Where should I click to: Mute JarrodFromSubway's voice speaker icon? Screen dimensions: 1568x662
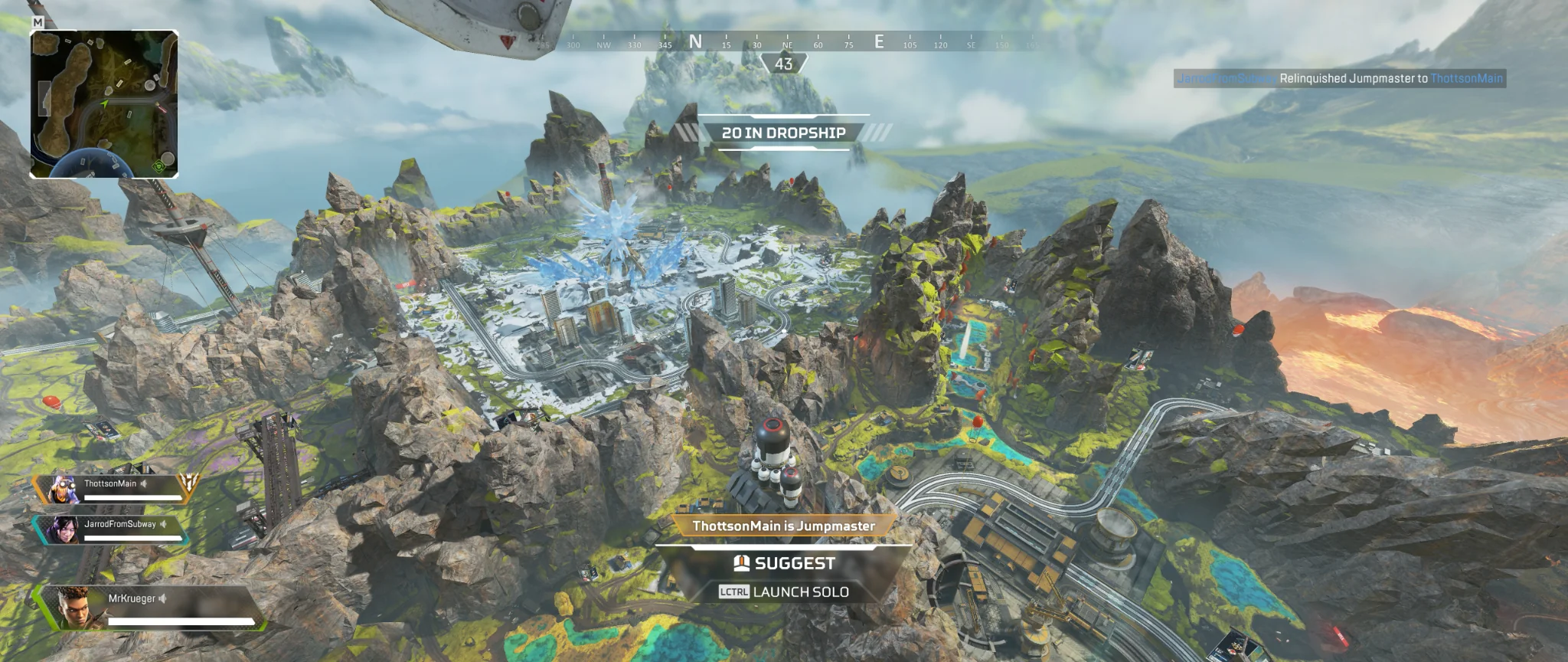pos(164,524)
